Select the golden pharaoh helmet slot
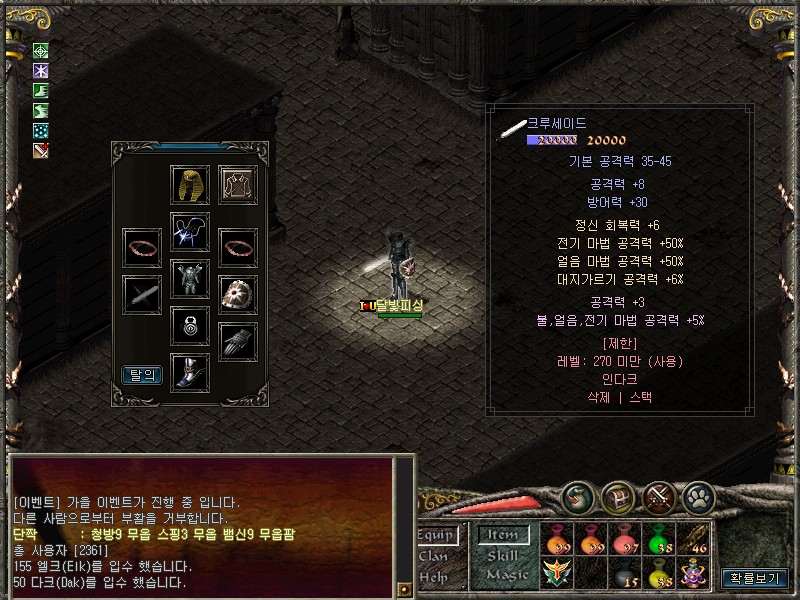The image size is (800, 600). point(190,185)
